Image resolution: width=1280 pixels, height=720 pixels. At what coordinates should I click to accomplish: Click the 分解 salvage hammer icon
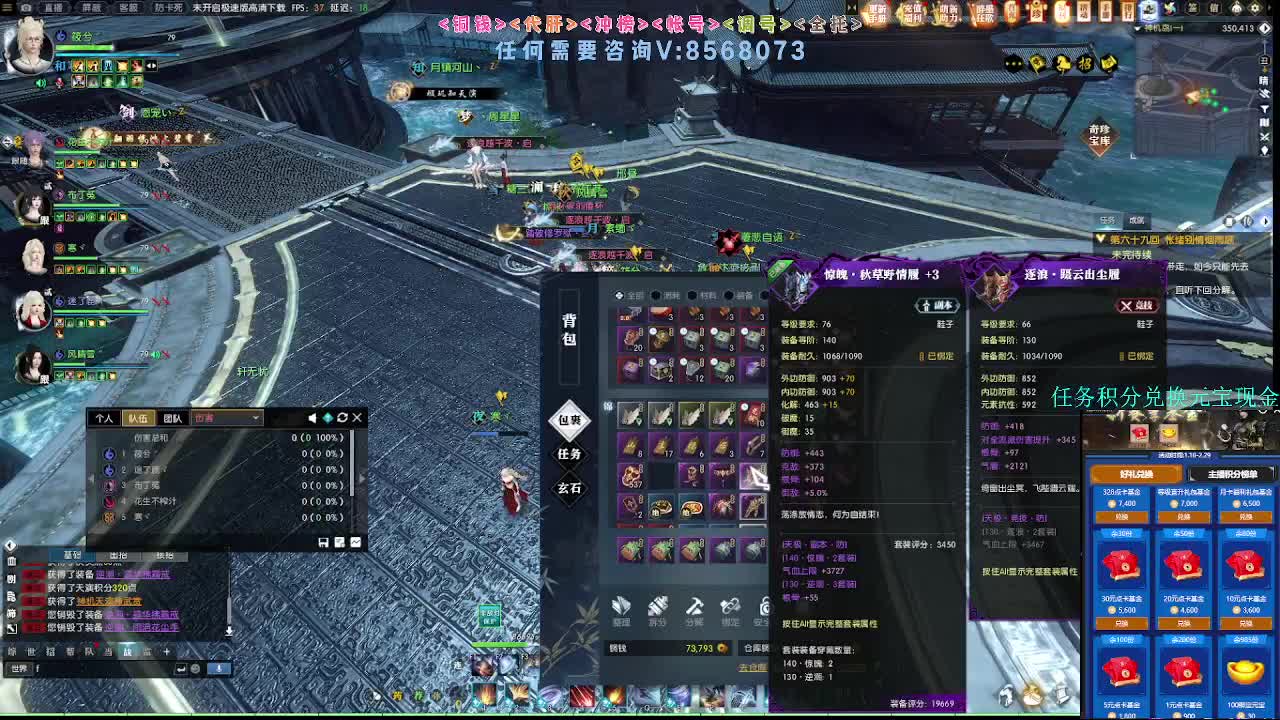click(694, 608)
